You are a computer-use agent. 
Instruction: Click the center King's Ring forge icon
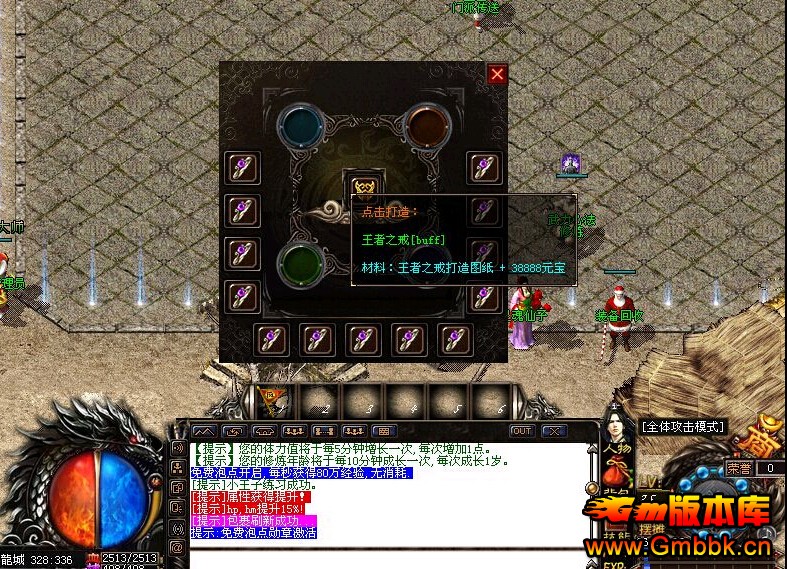pos(361,187)
